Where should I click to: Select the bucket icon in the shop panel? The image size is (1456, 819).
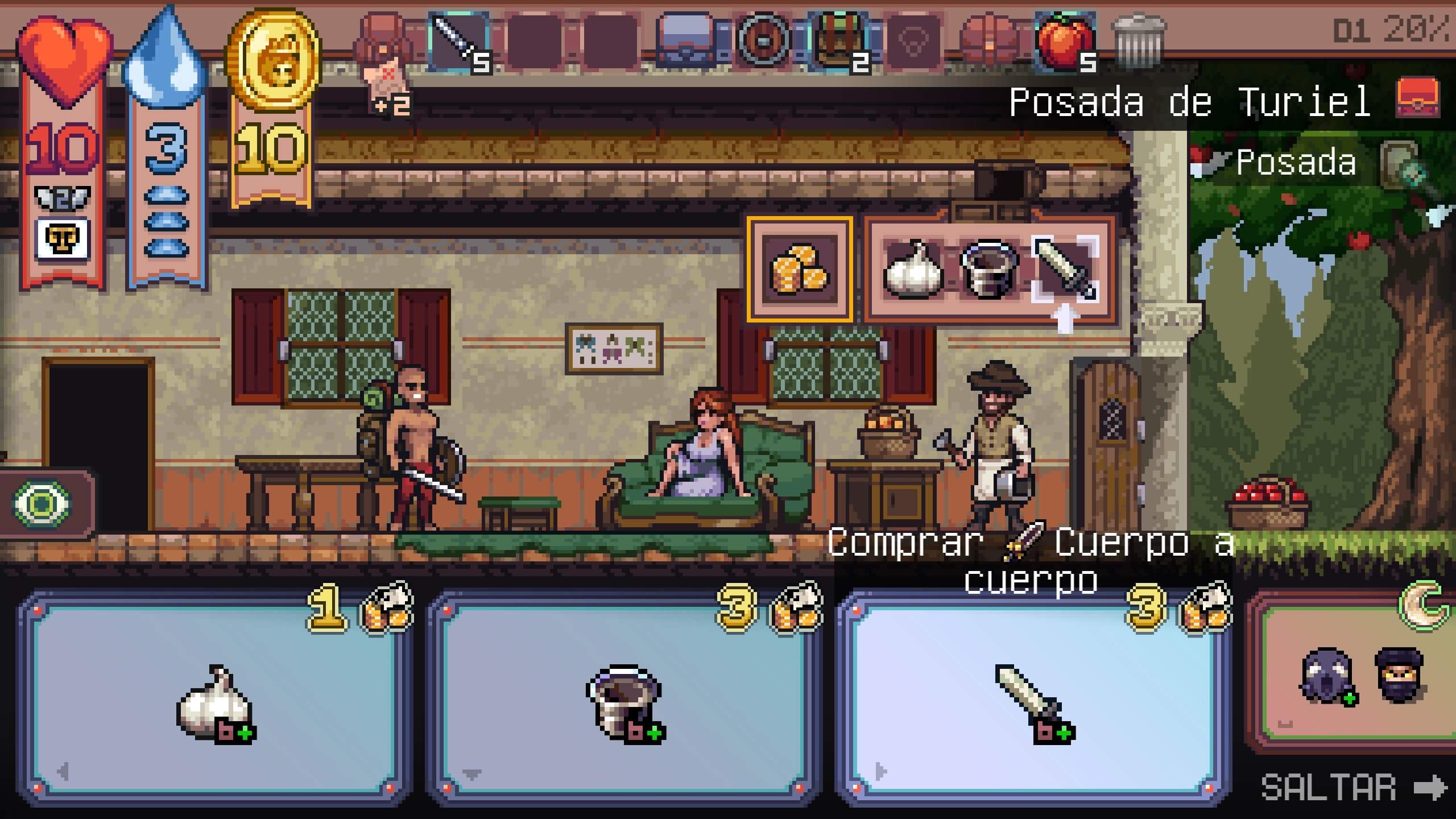tap(988, 270)
